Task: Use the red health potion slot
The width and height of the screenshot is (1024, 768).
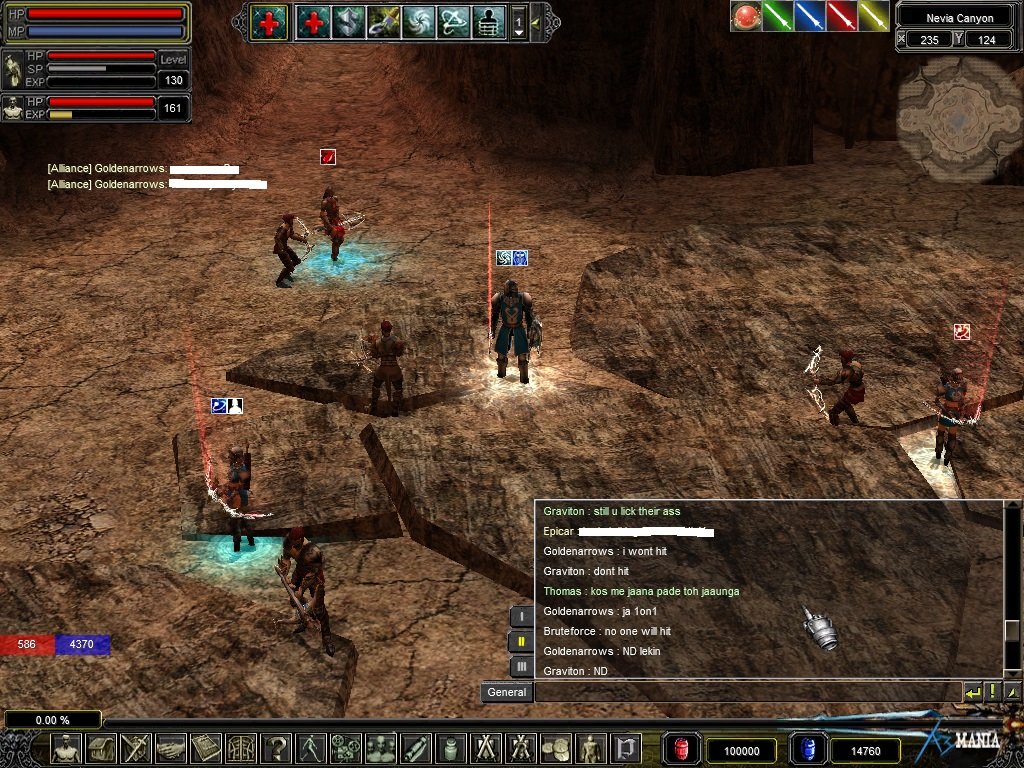Action: point(680,749)
